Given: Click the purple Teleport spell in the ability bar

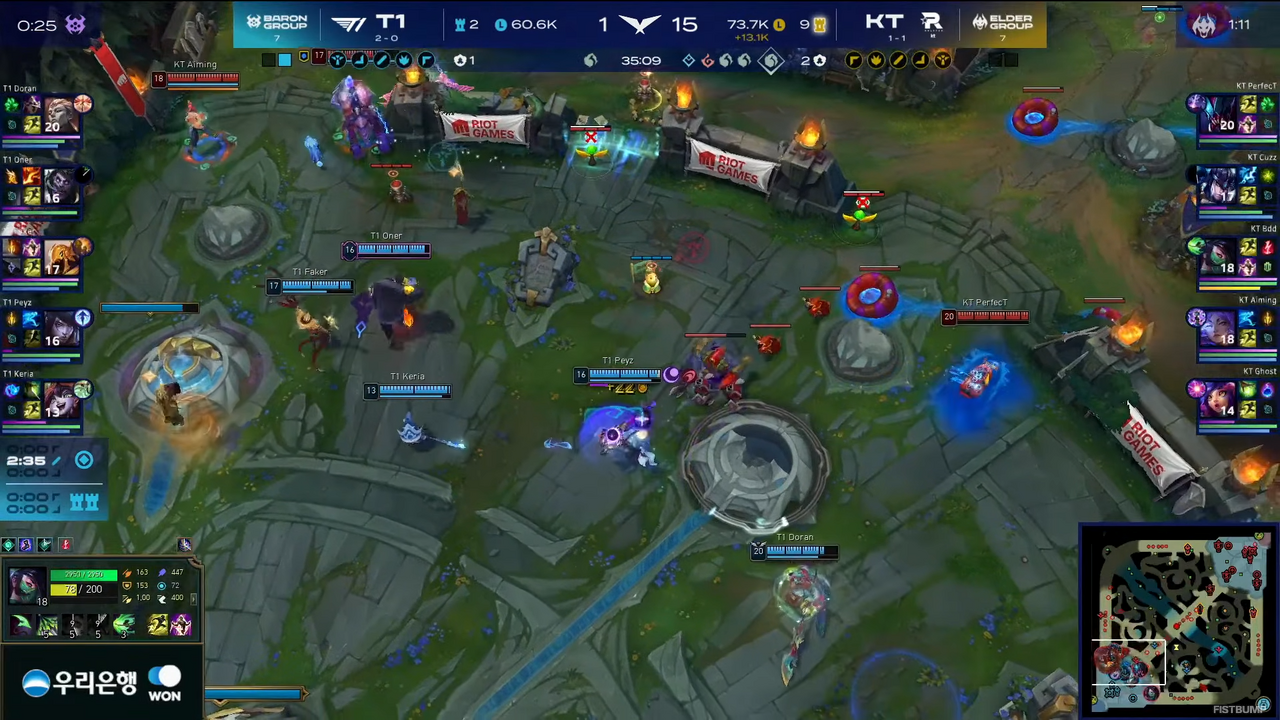Looking at the screenshot, I should [x=181, y=626].
